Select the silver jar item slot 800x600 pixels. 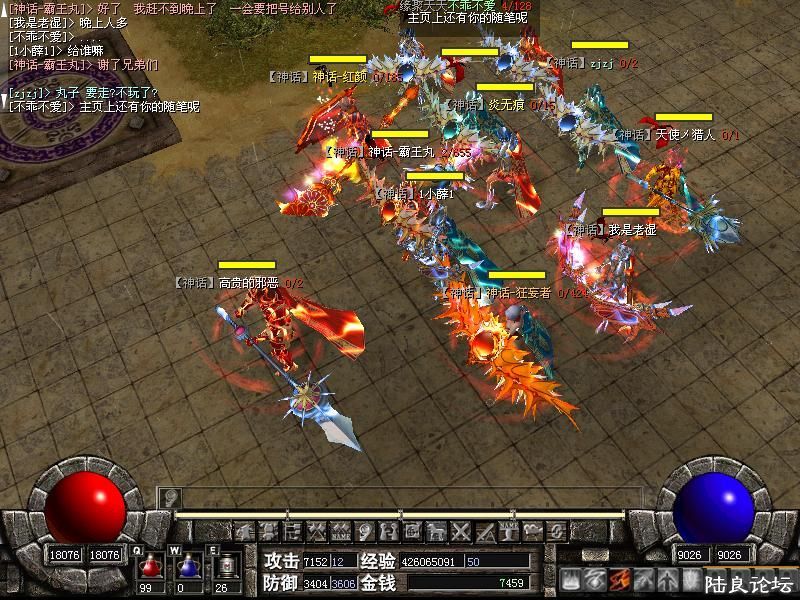tap(226, 566)
